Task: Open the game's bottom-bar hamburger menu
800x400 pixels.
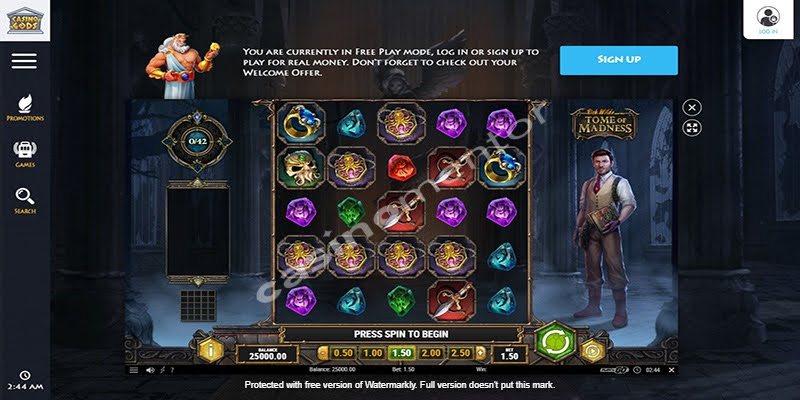Action: 133,370
